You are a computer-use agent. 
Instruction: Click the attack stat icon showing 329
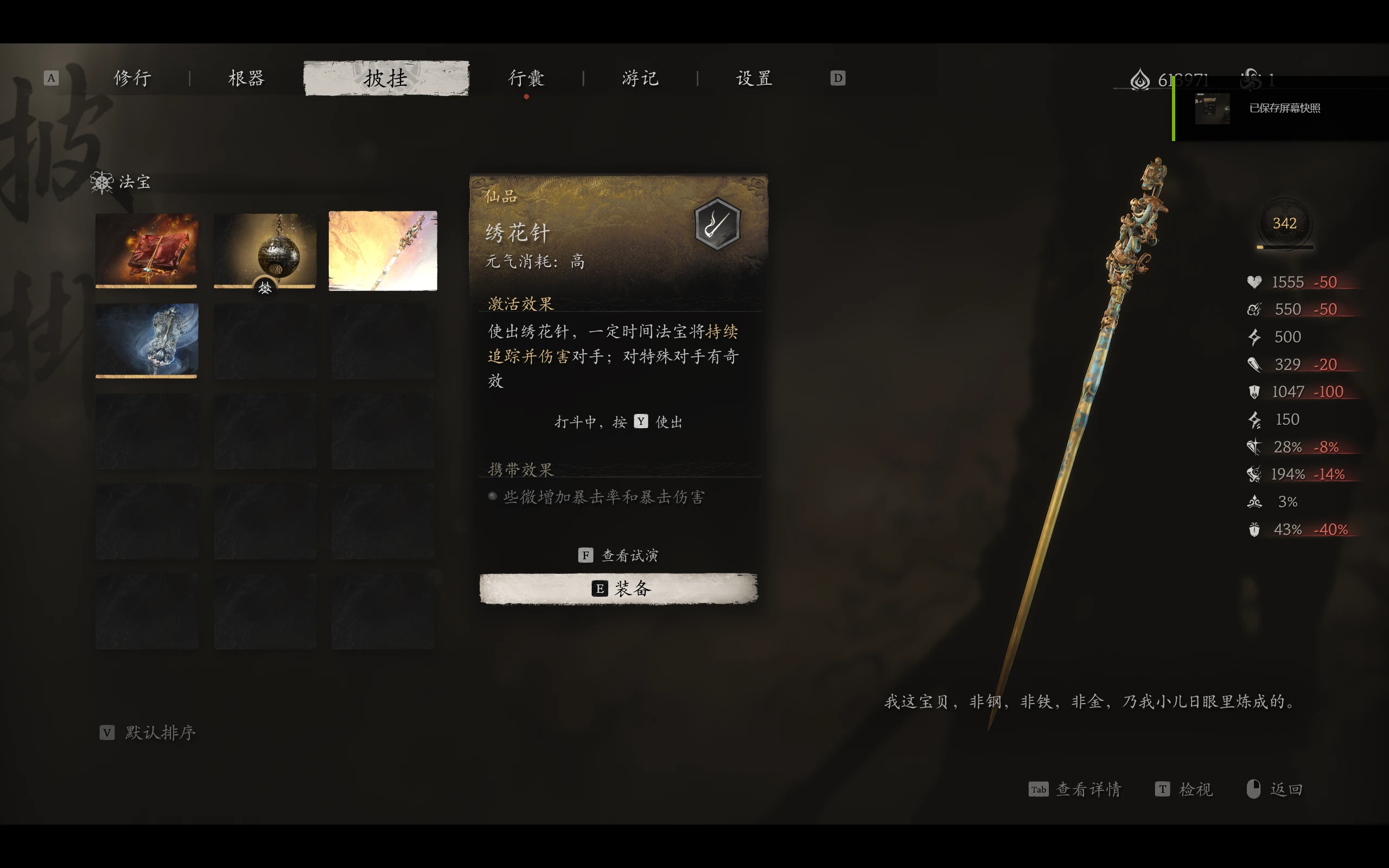click(1254, 364)
